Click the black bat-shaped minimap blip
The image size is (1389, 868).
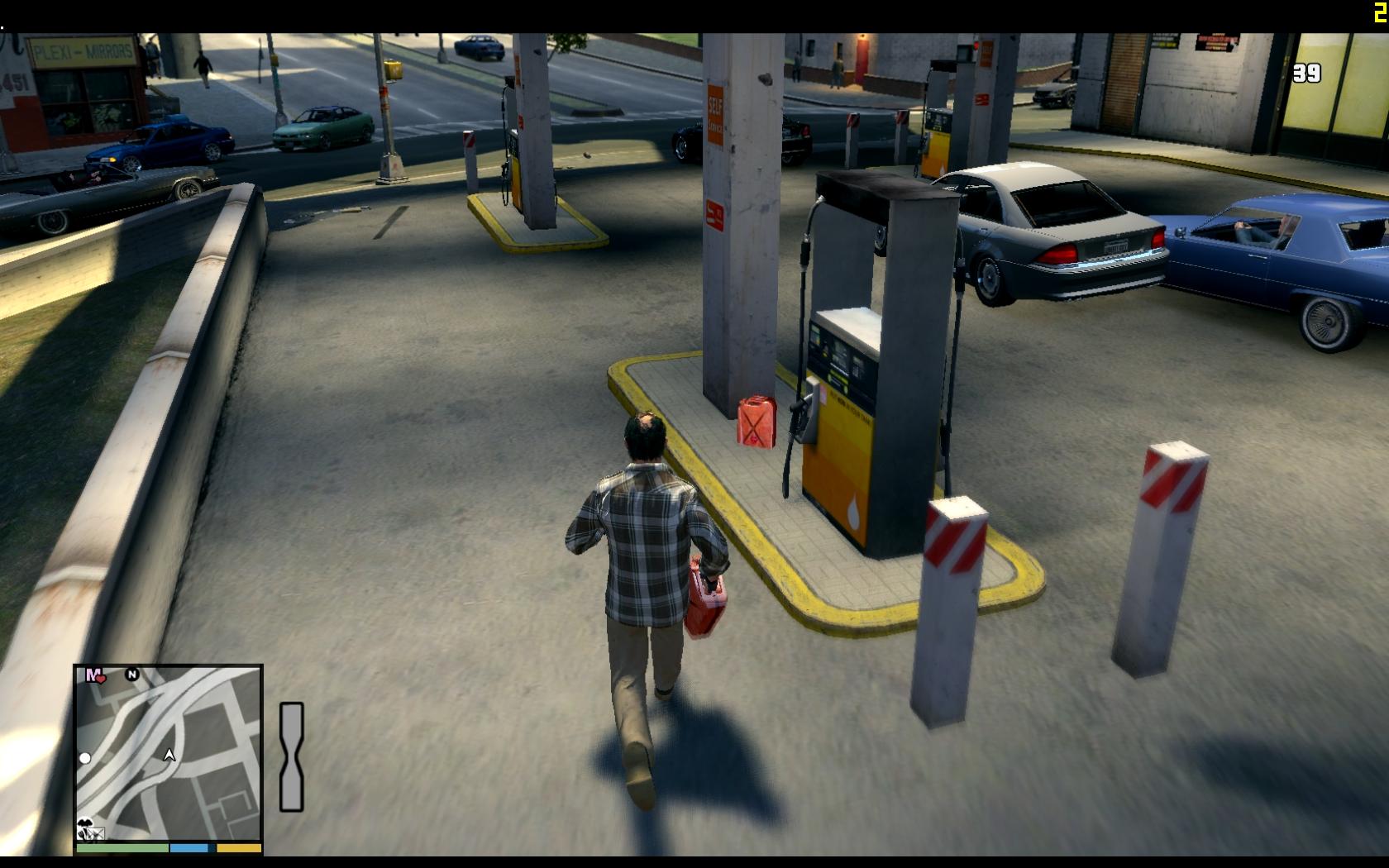point(84,823)
